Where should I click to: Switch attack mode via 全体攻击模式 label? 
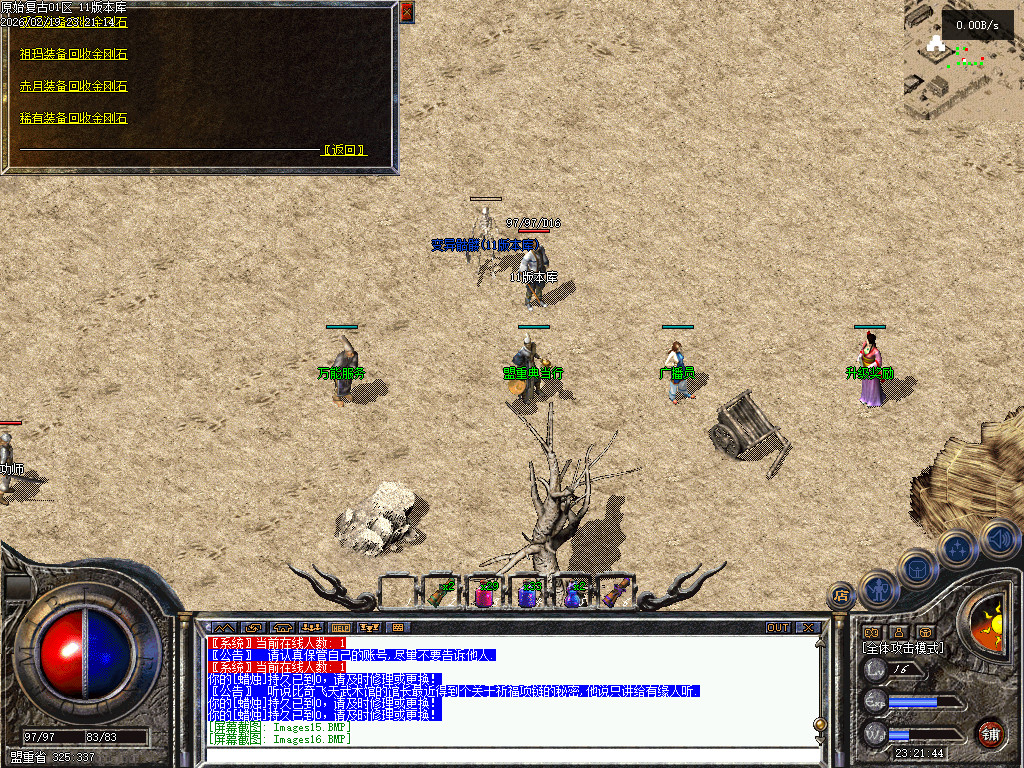pyautogui.click(x=902, y=648)
